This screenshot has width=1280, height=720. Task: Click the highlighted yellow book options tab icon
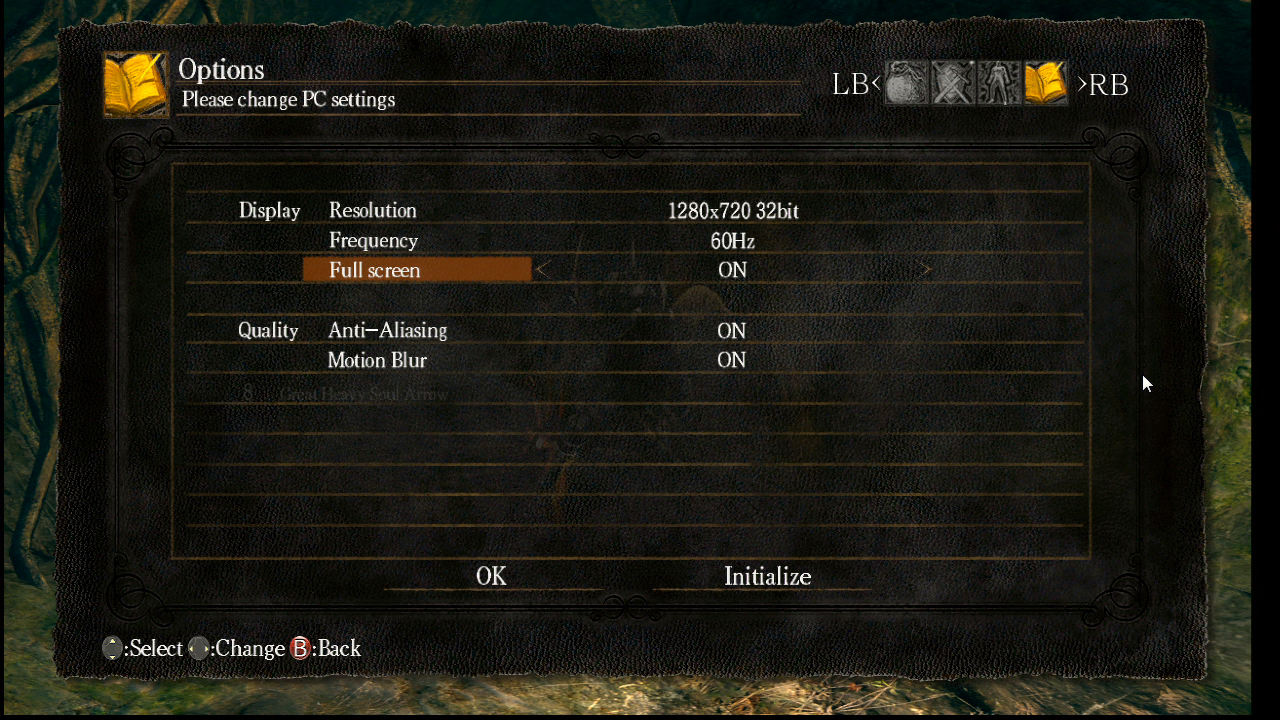(1044, 83)
